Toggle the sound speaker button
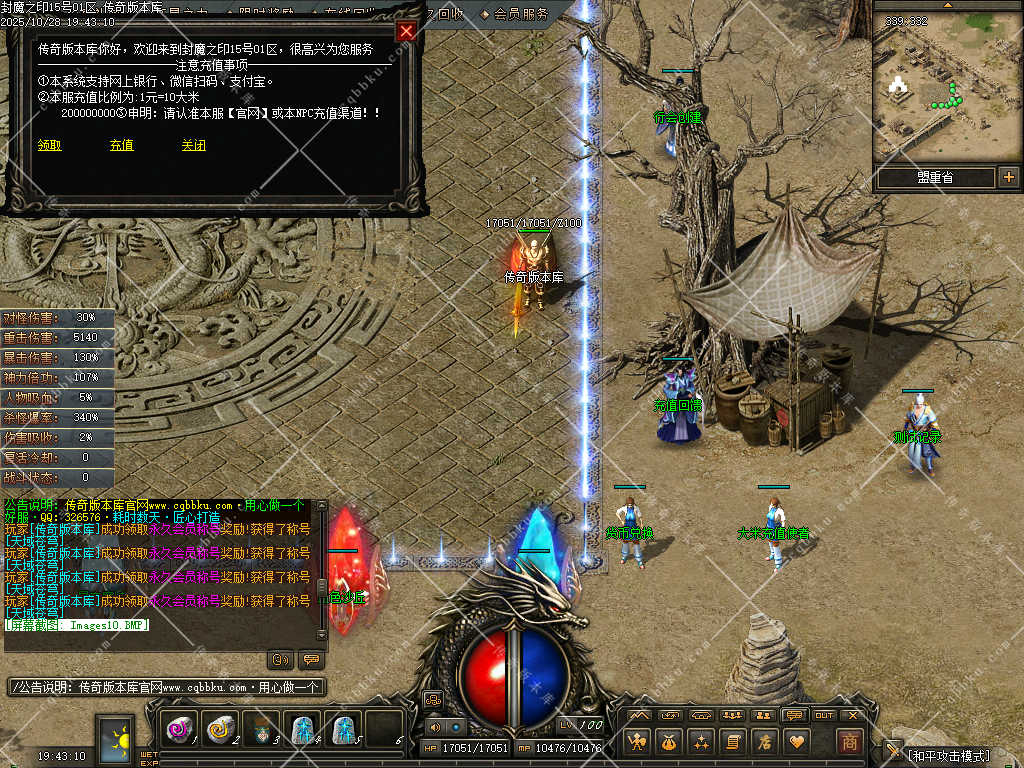Screen dimensions: 1024x768 click(434, 727)
